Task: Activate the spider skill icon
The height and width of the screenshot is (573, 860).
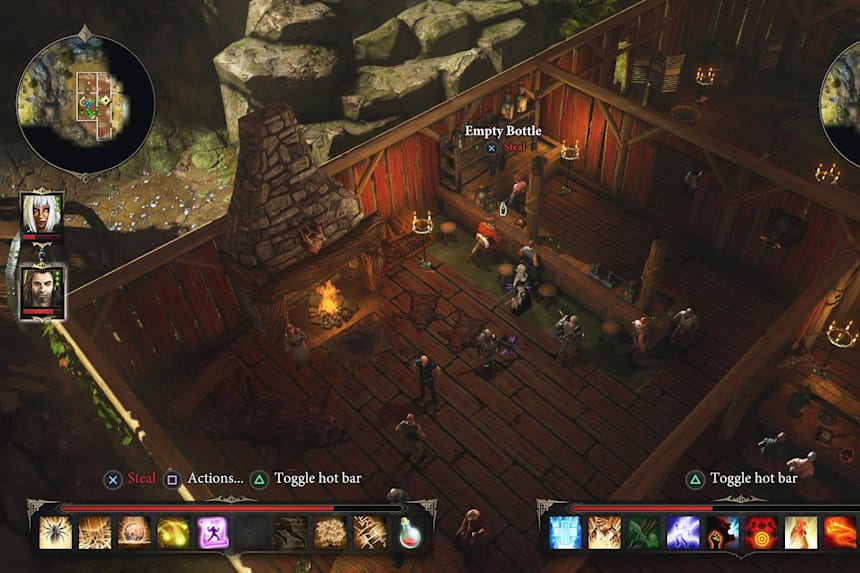Action: coord(55,532)
